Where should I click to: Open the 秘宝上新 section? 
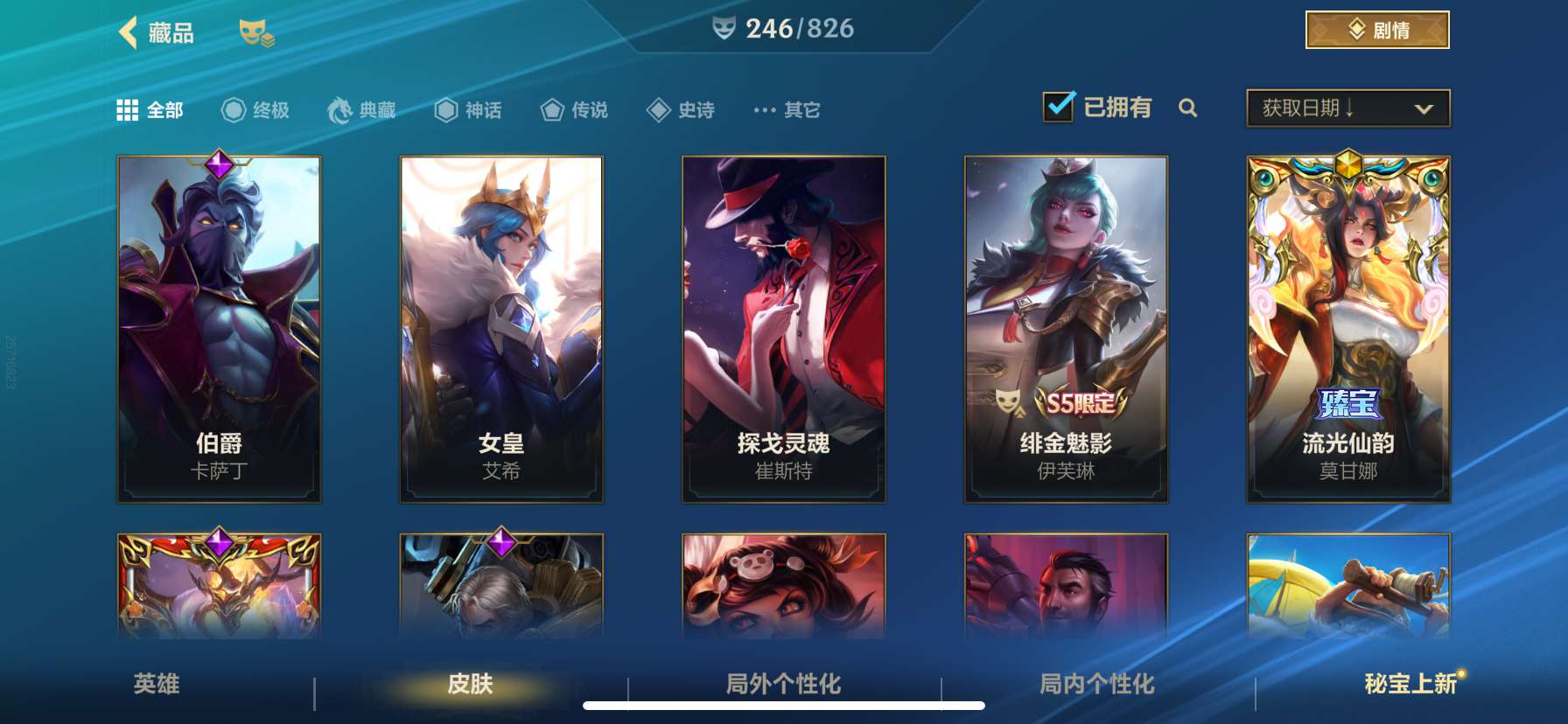pos(1410,686)
